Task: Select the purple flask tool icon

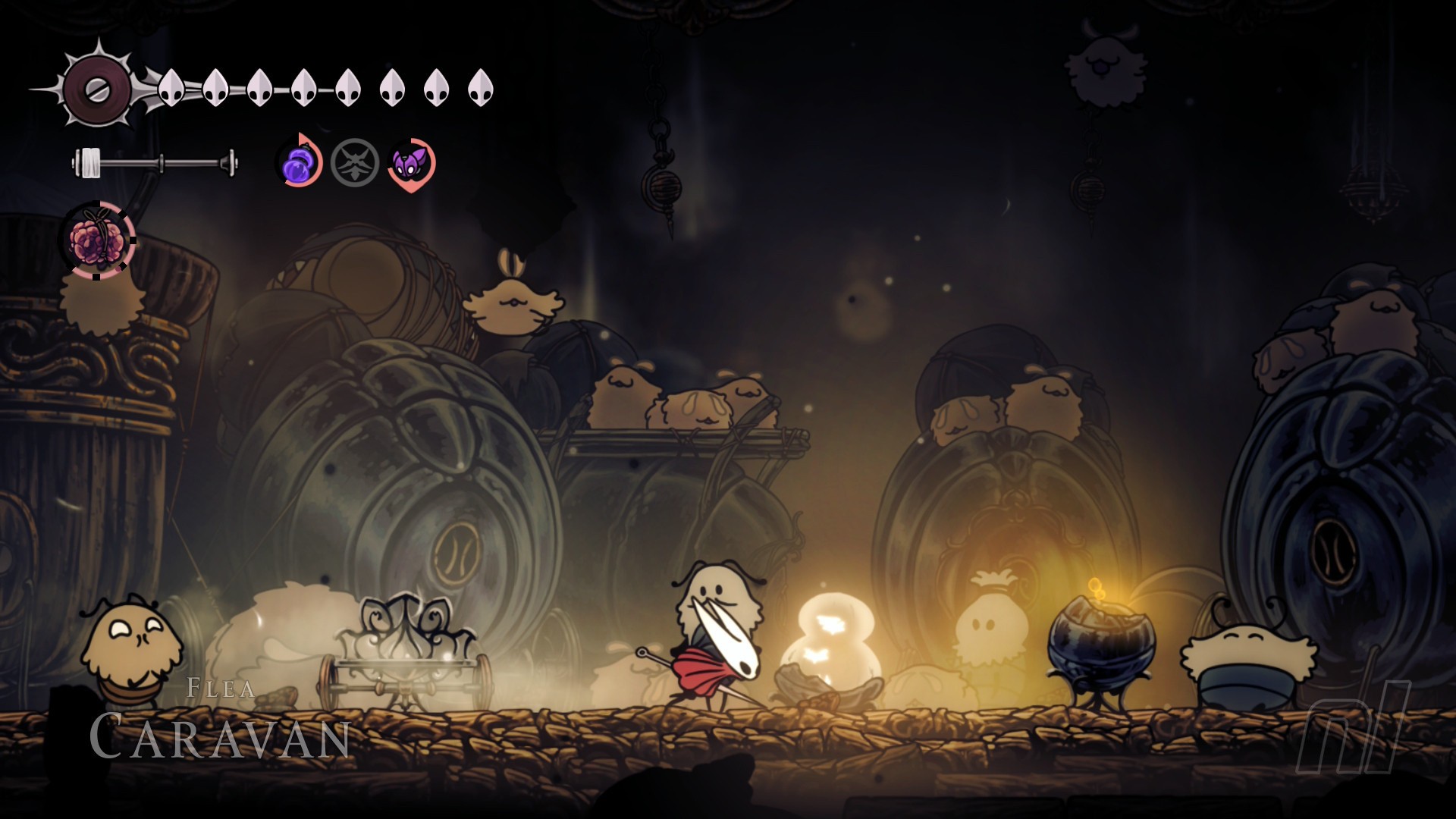Action: [298, 163]
